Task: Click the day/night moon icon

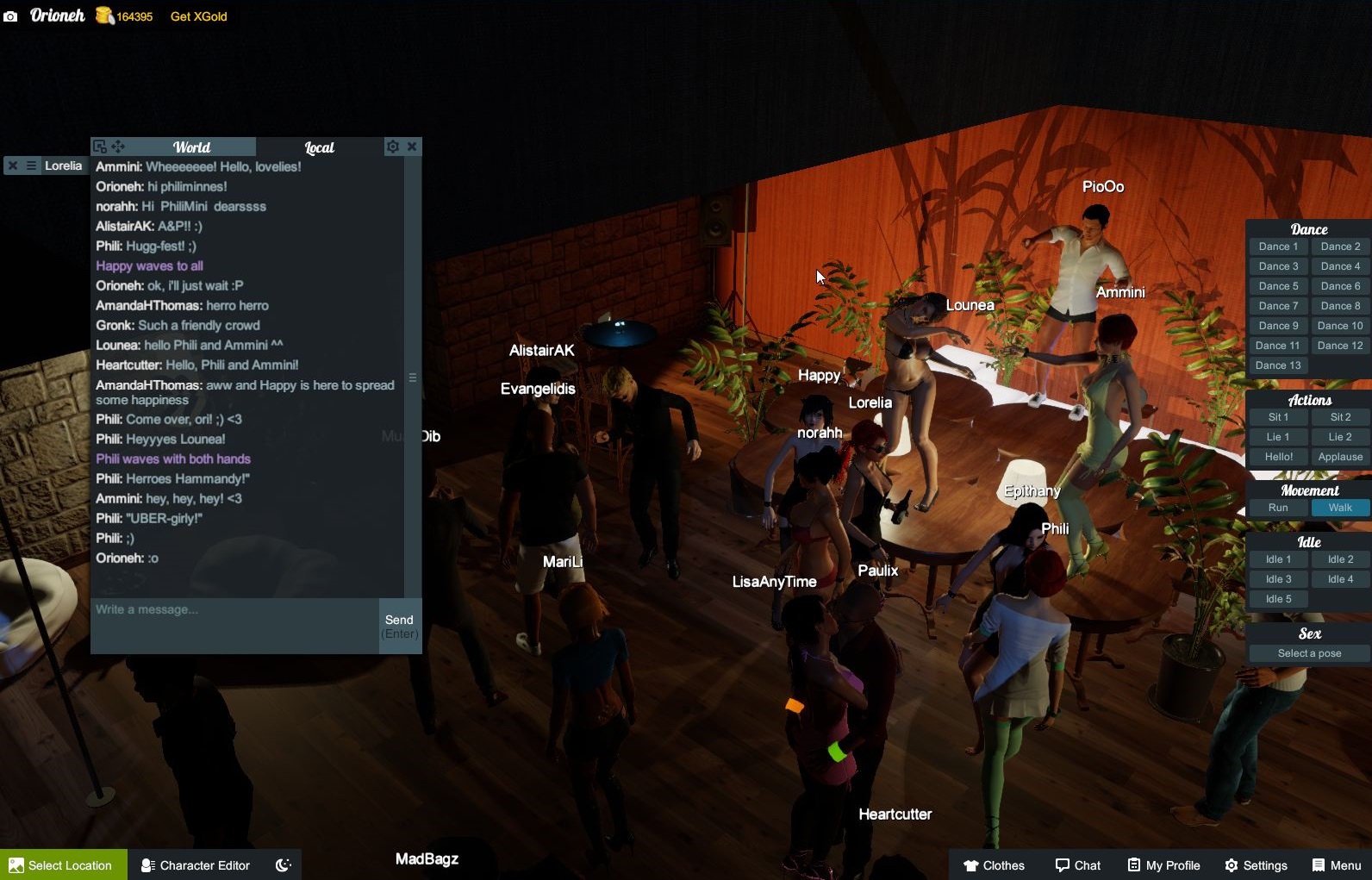Action: [283, 864]
